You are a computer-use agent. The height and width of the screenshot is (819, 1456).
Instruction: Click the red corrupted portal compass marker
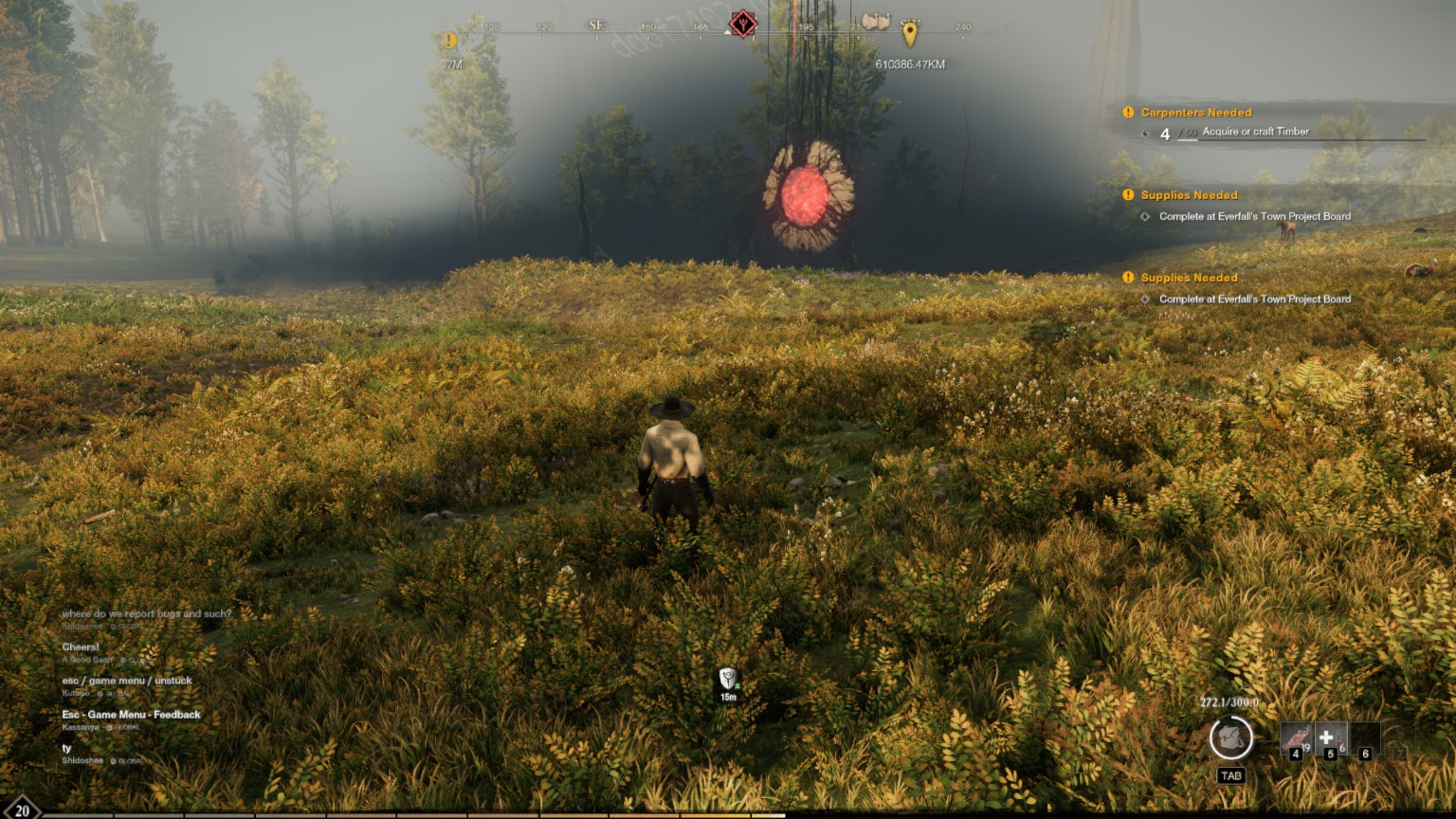pos(743,25)
